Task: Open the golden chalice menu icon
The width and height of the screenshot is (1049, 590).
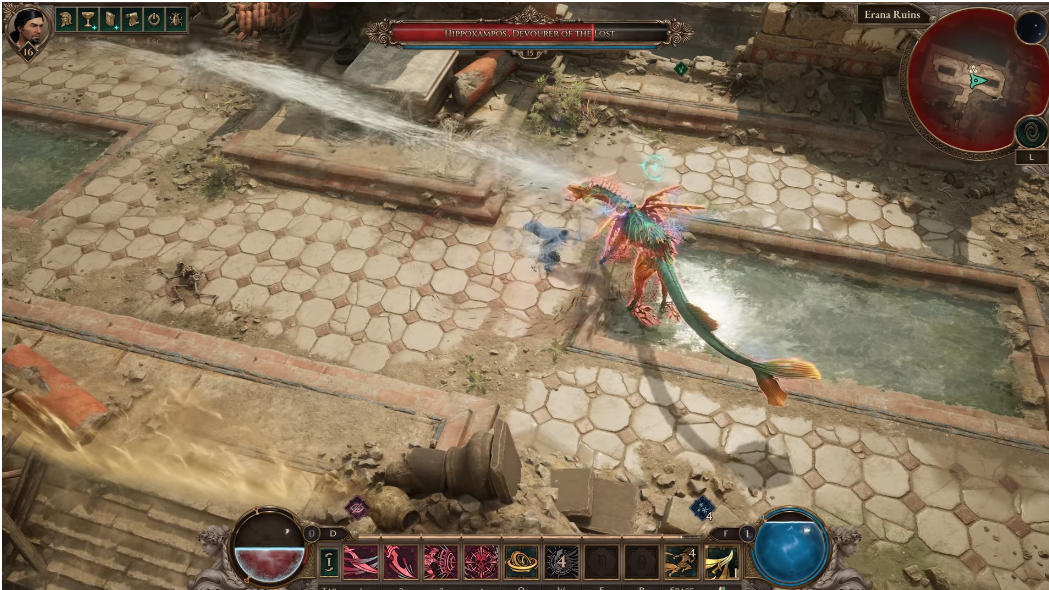Action: tap(89, 19)
